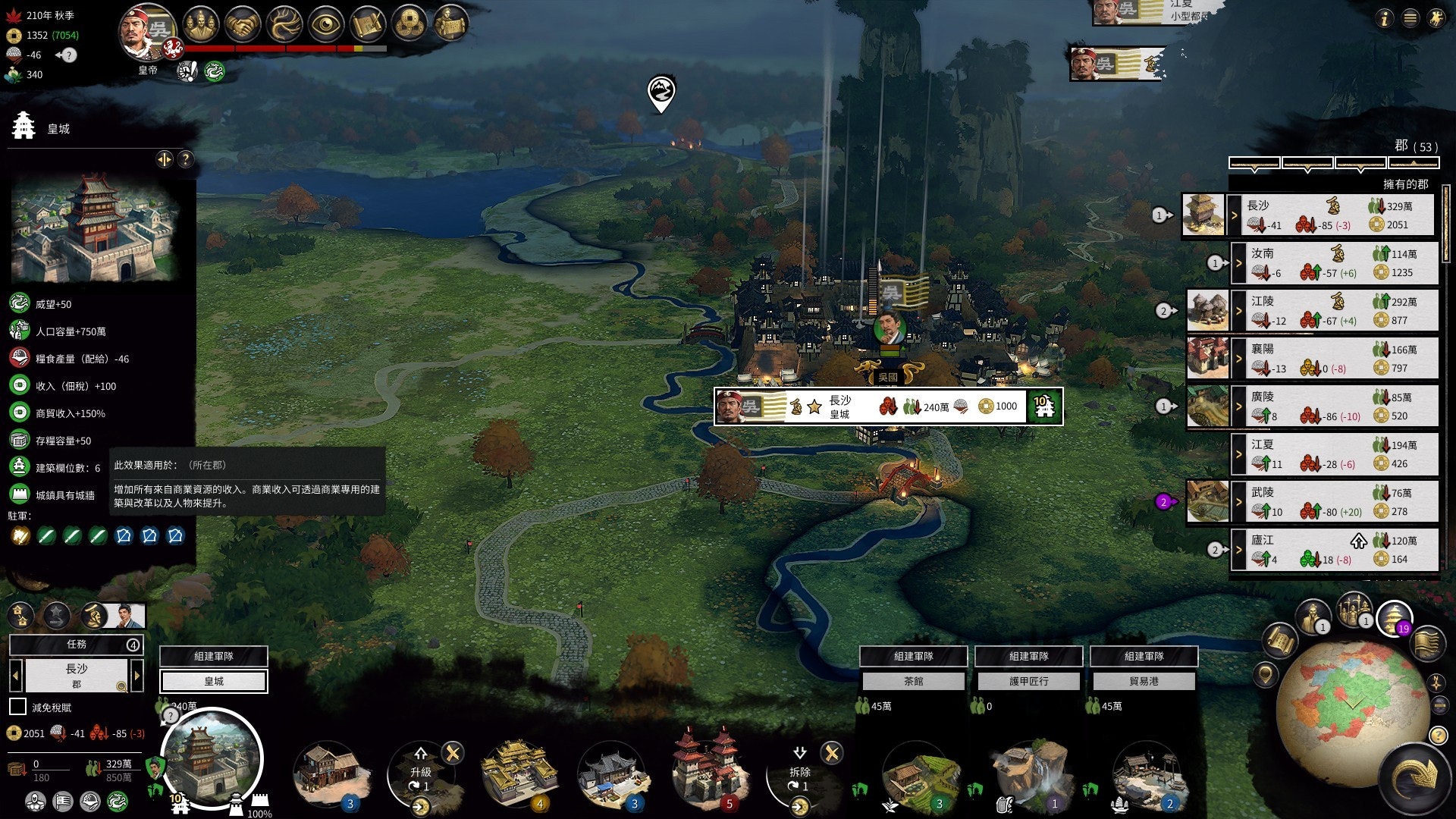Screen dimensions: 1456x819
Task: Open the help question mark in 皇城 panel
Action: tap(186, 158)
